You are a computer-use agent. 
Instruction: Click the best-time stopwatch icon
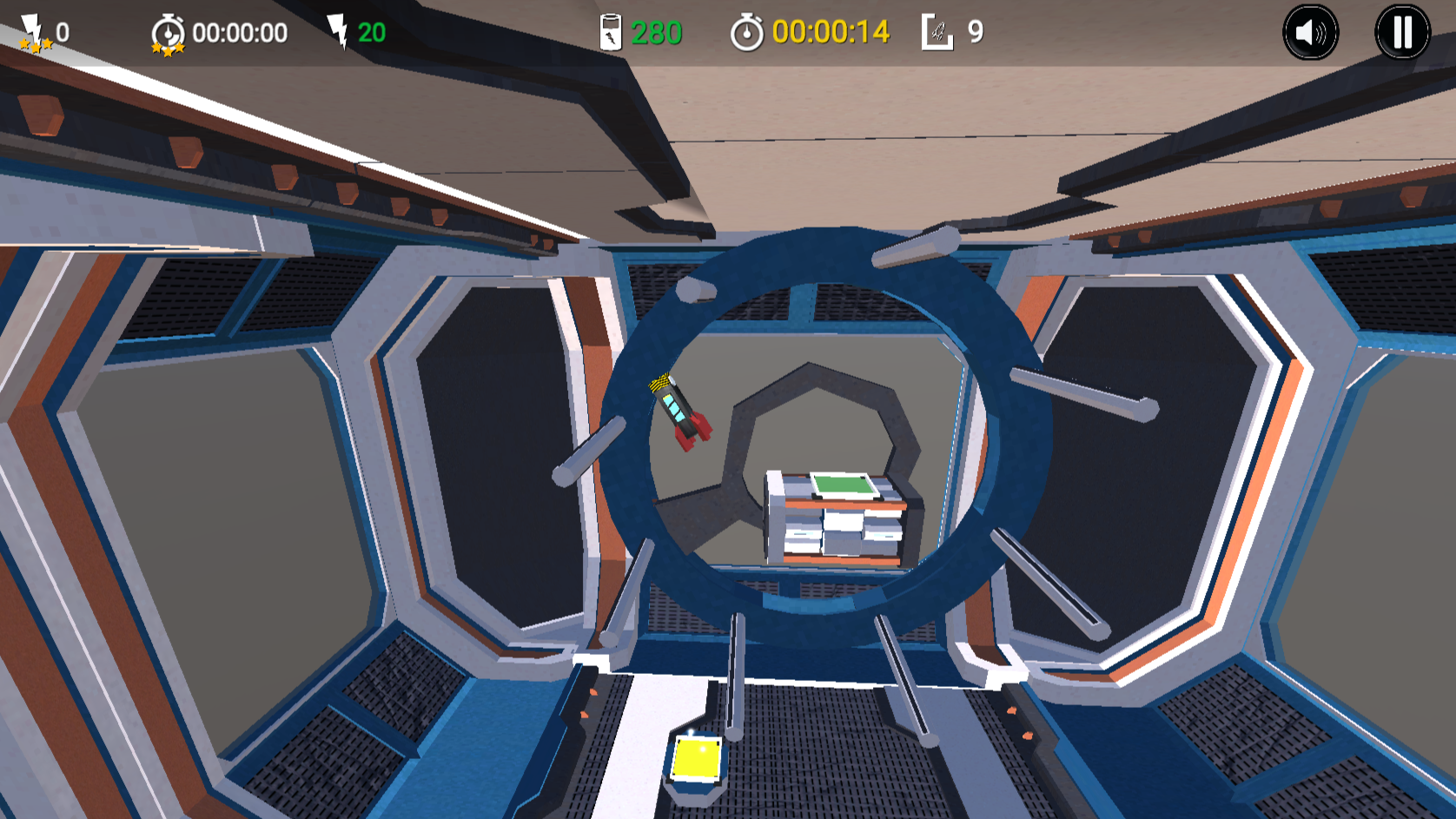(x=167, y=32)
